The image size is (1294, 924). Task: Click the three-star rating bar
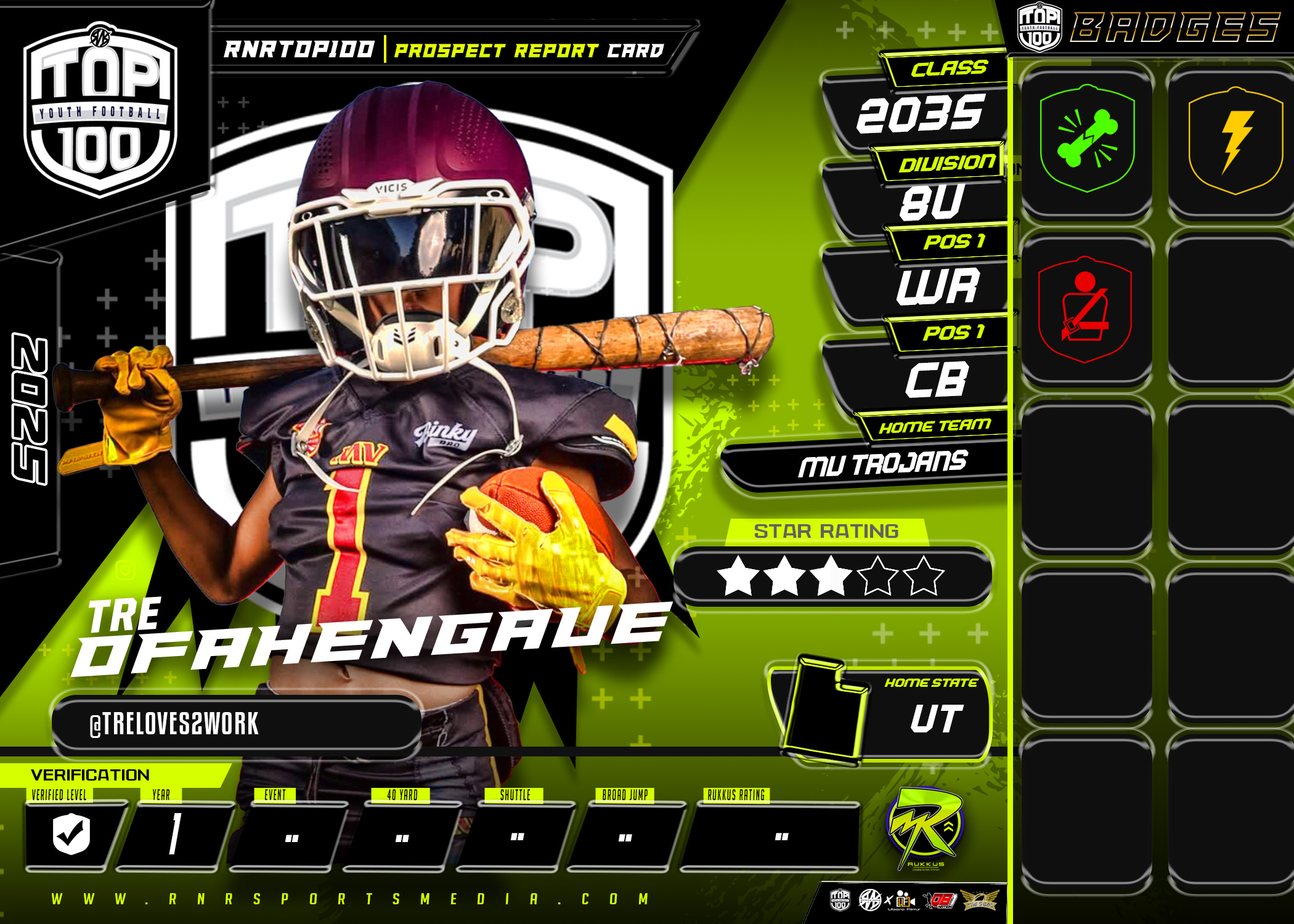(832, 576)
